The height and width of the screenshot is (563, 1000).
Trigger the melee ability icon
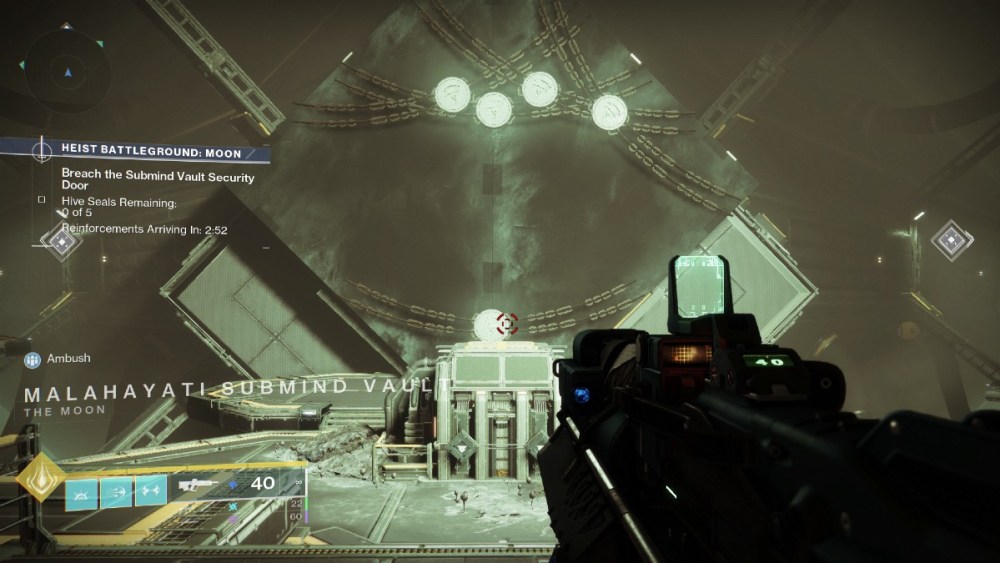tap(116, 491)
